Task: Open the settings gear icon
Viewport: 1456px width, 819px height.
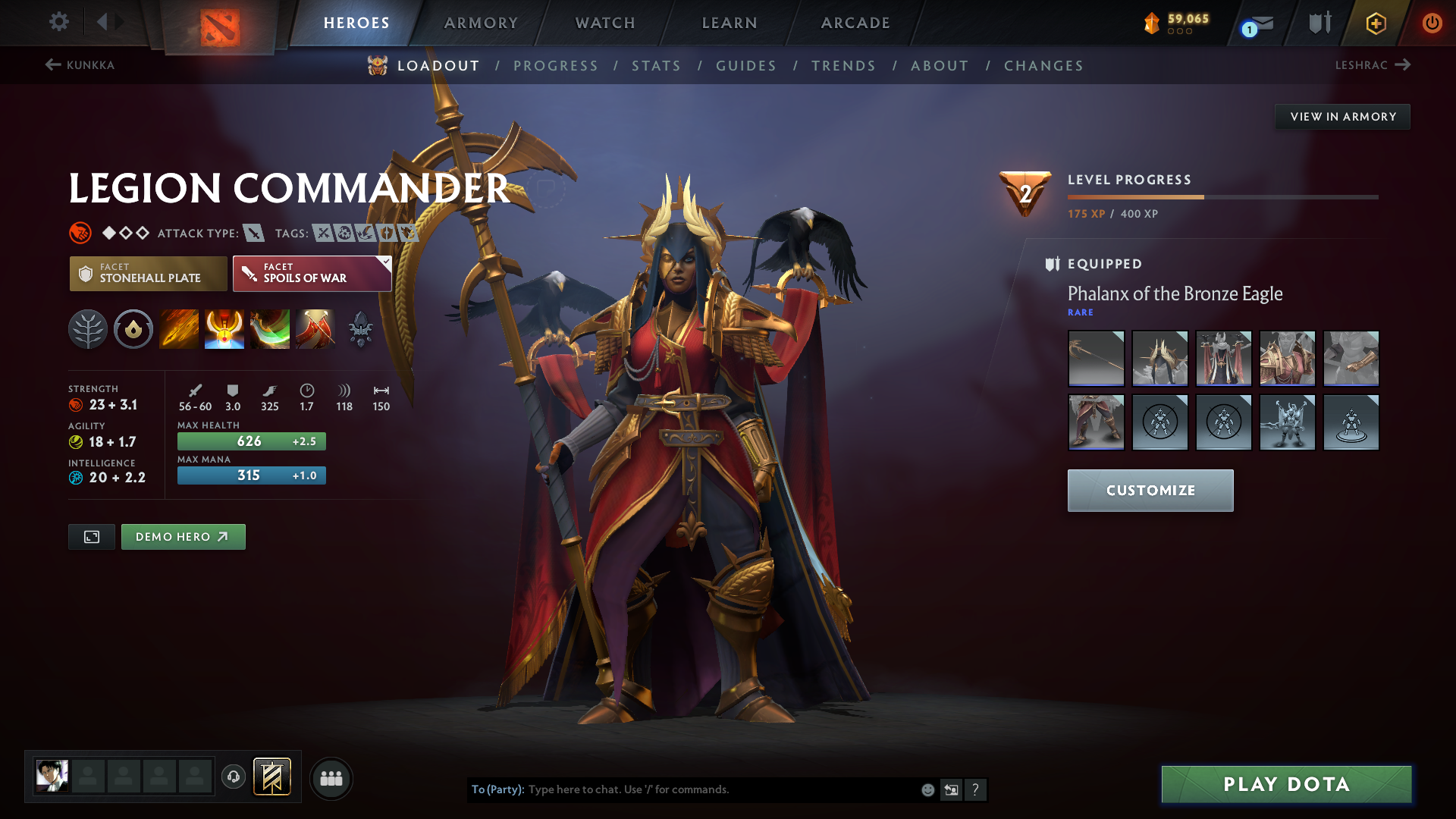Action: pyautogui.click(x=58, y=22)
